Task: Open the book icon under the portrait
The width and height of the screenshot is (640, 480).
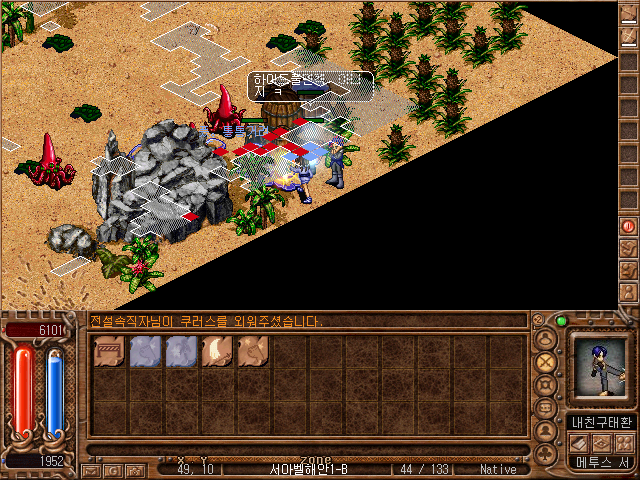Action: point(580,443)
